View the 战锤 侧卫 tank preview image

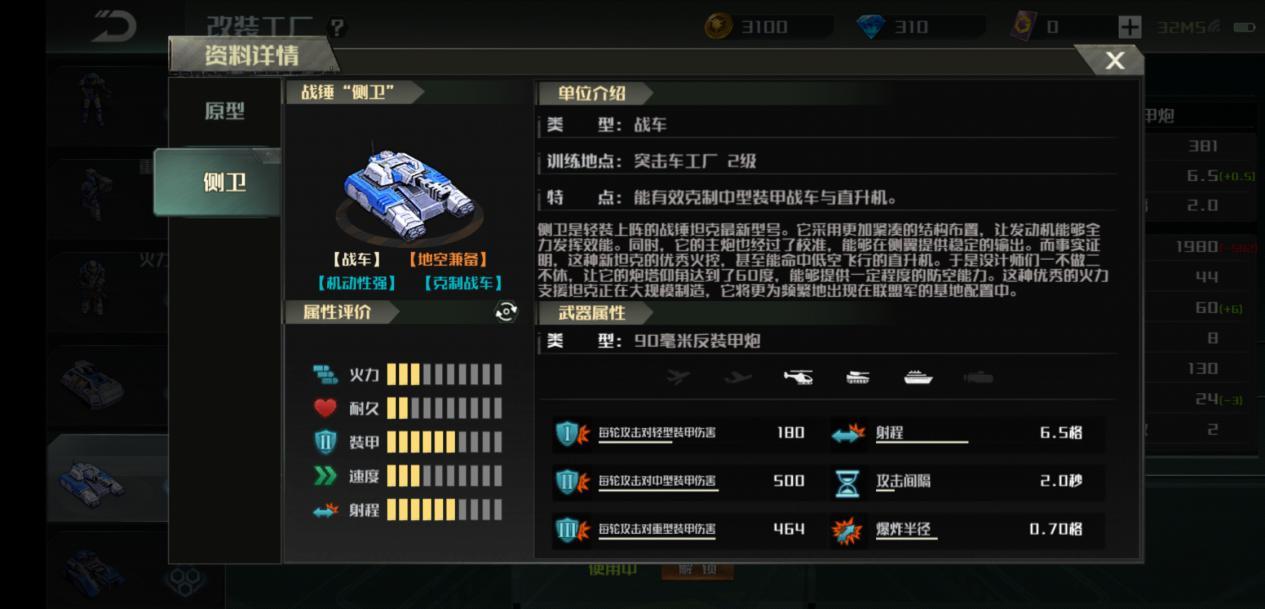[x=410, y=187]
